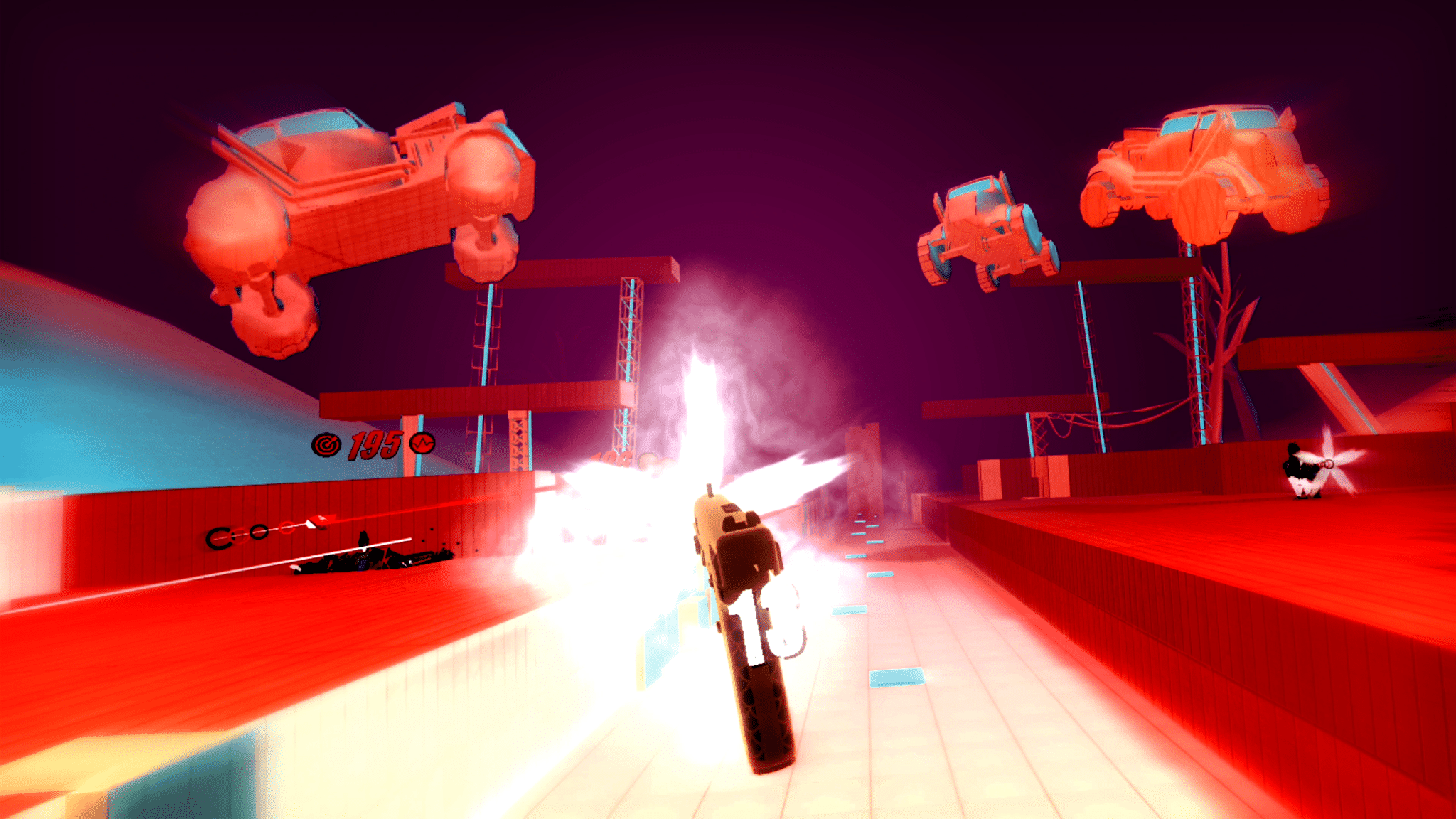Viewport: 1456px width, 819px height.
Task: Click the bullseye accuracy icon beside the score
Action: coord(326,444)
